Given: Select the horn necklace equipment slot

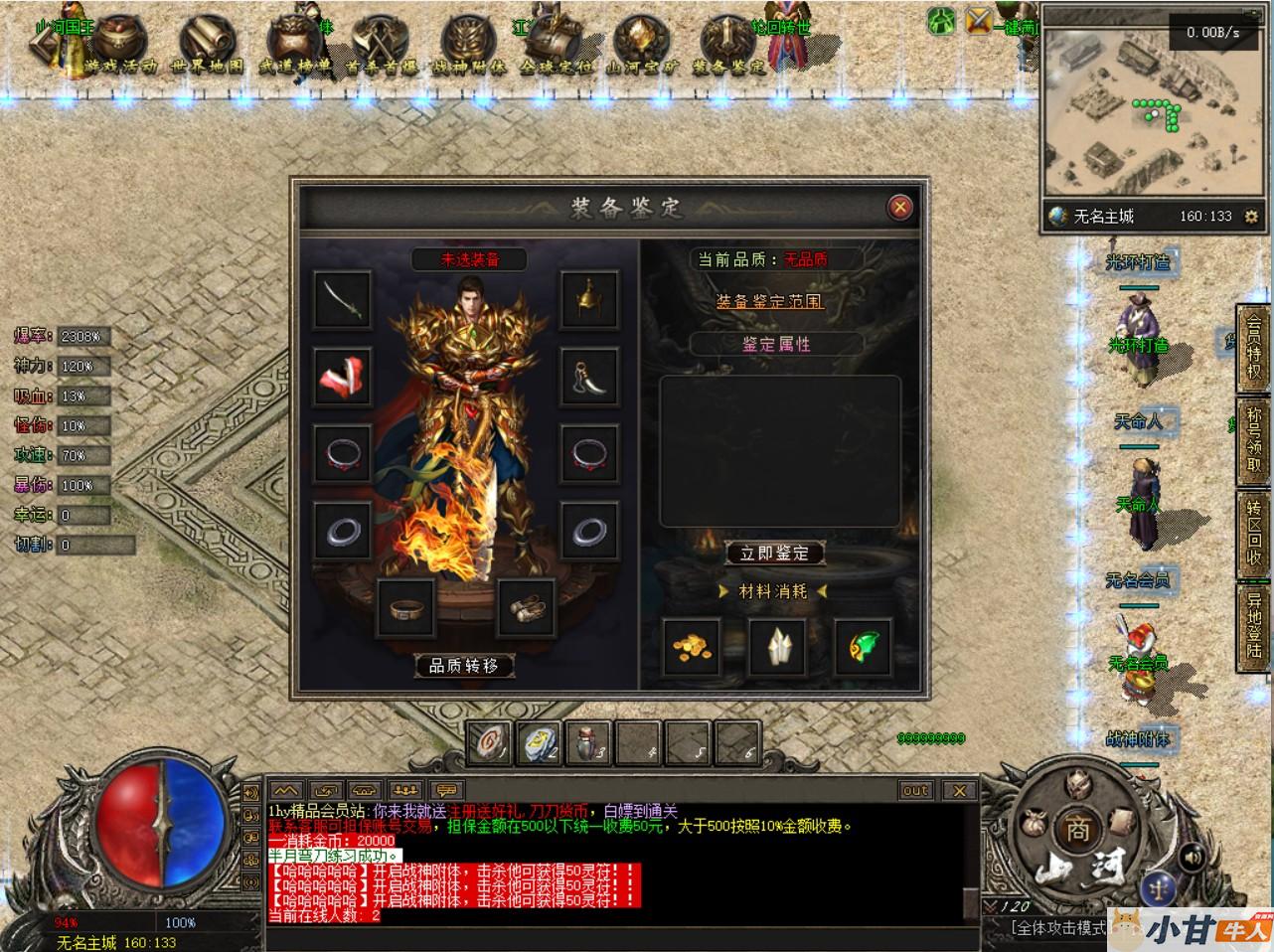Looking at the screenshot, I should [x=590, y=376].
